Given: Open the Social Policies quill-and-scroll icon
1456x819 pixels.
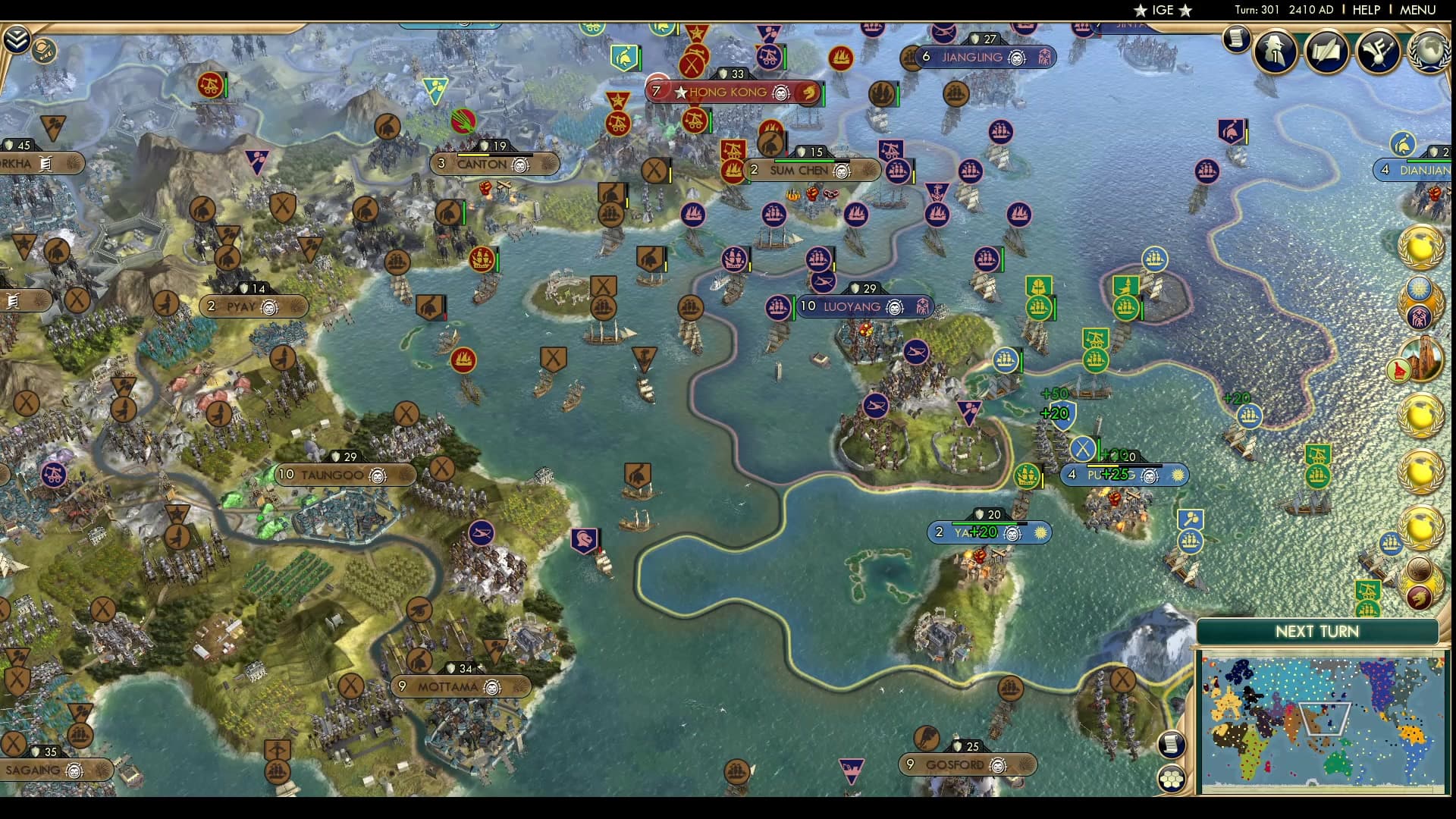Looking at the screenshot, I should (x=1326, y=52).
